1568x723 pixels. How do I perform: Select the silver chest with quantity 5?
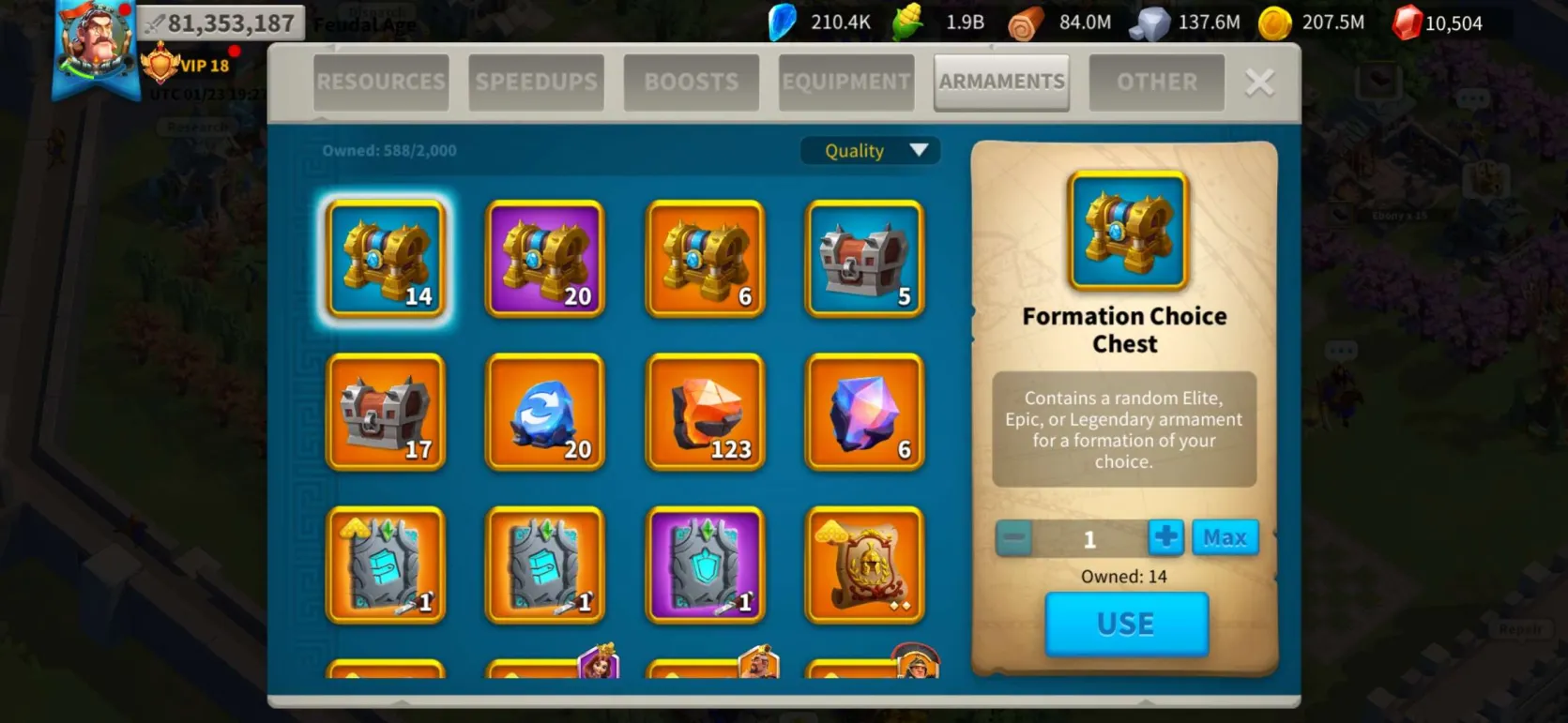point(865,259)
